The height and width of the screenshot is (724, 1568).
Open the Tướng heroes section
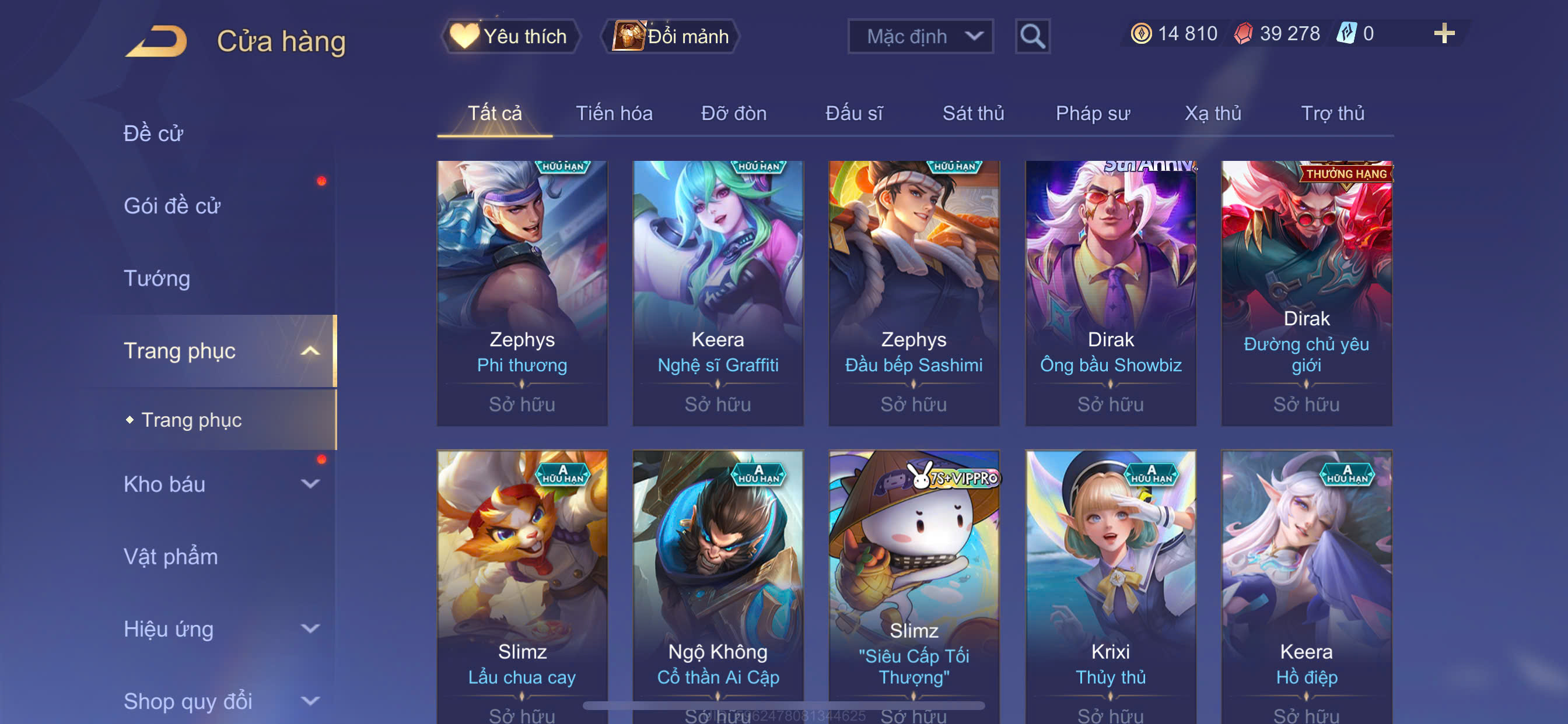tap(157, 278)
